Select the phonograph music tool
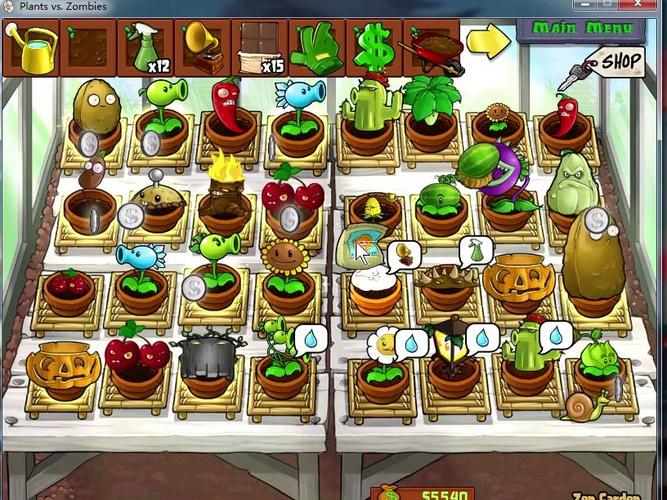Screen dimensions: 667x500 point(203,47)
